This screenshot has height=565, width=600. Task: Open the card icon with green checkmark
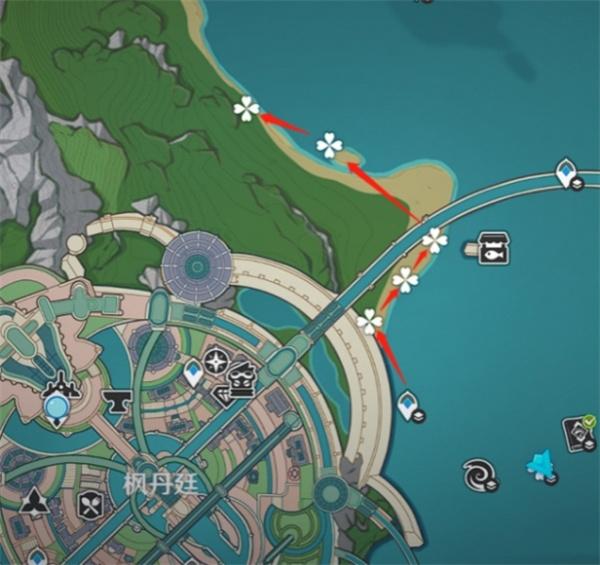point(581,431)
